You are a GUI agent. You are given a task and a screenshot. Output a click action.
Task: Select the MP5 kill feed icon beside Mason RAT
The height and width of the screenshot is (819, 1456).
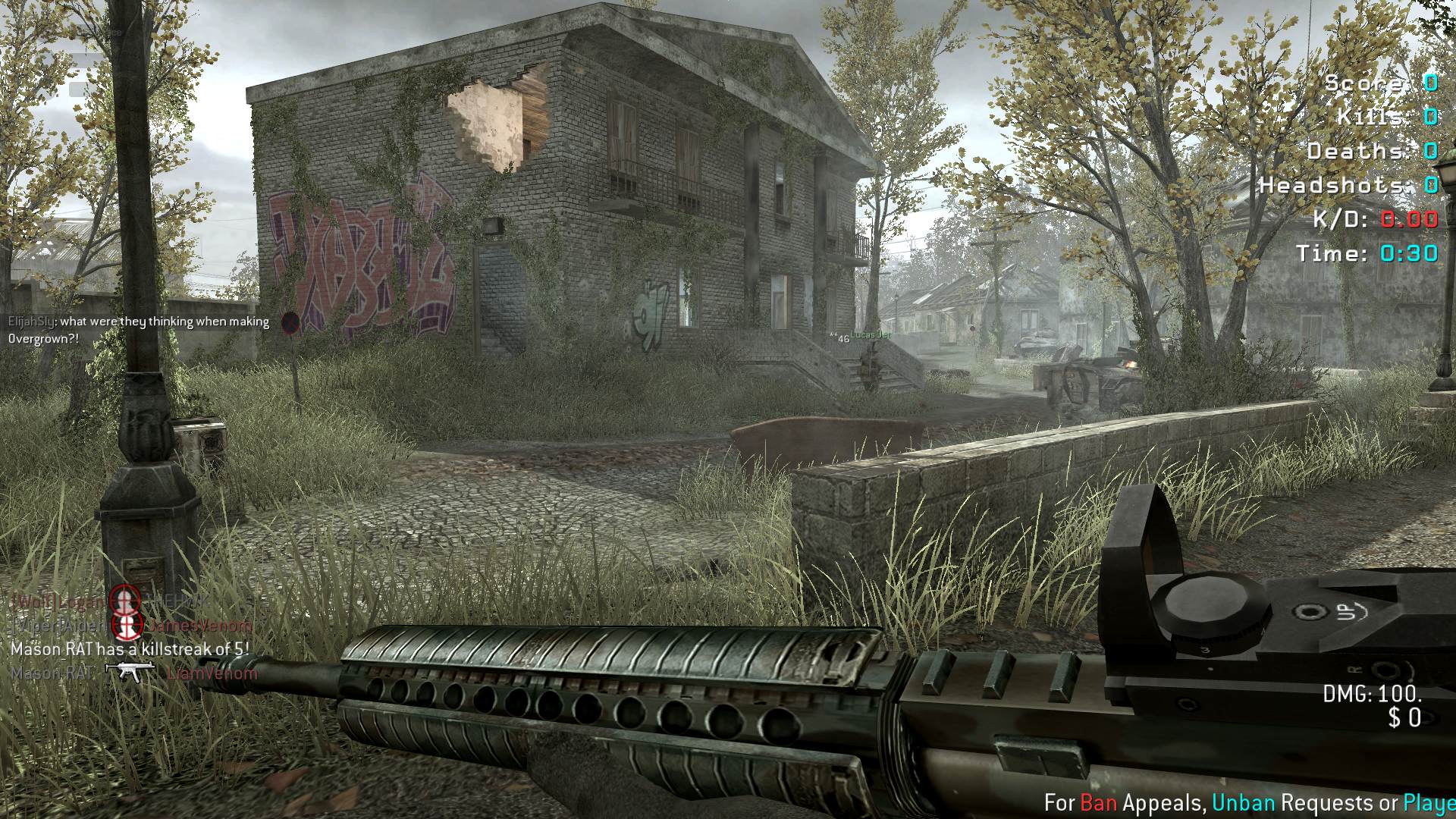(130, 671)
